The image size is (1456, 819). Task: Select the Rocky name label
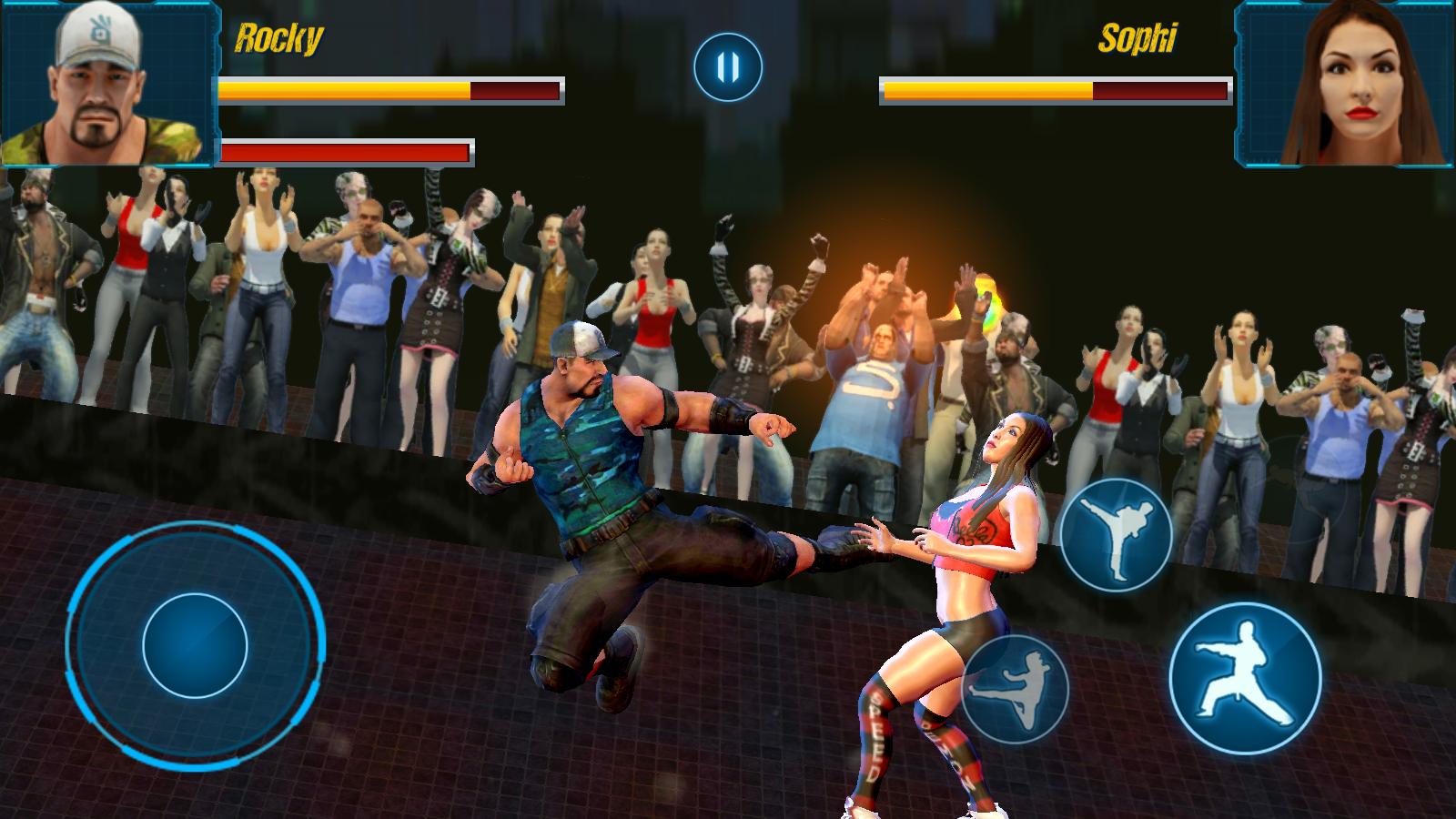click(279, 36)
